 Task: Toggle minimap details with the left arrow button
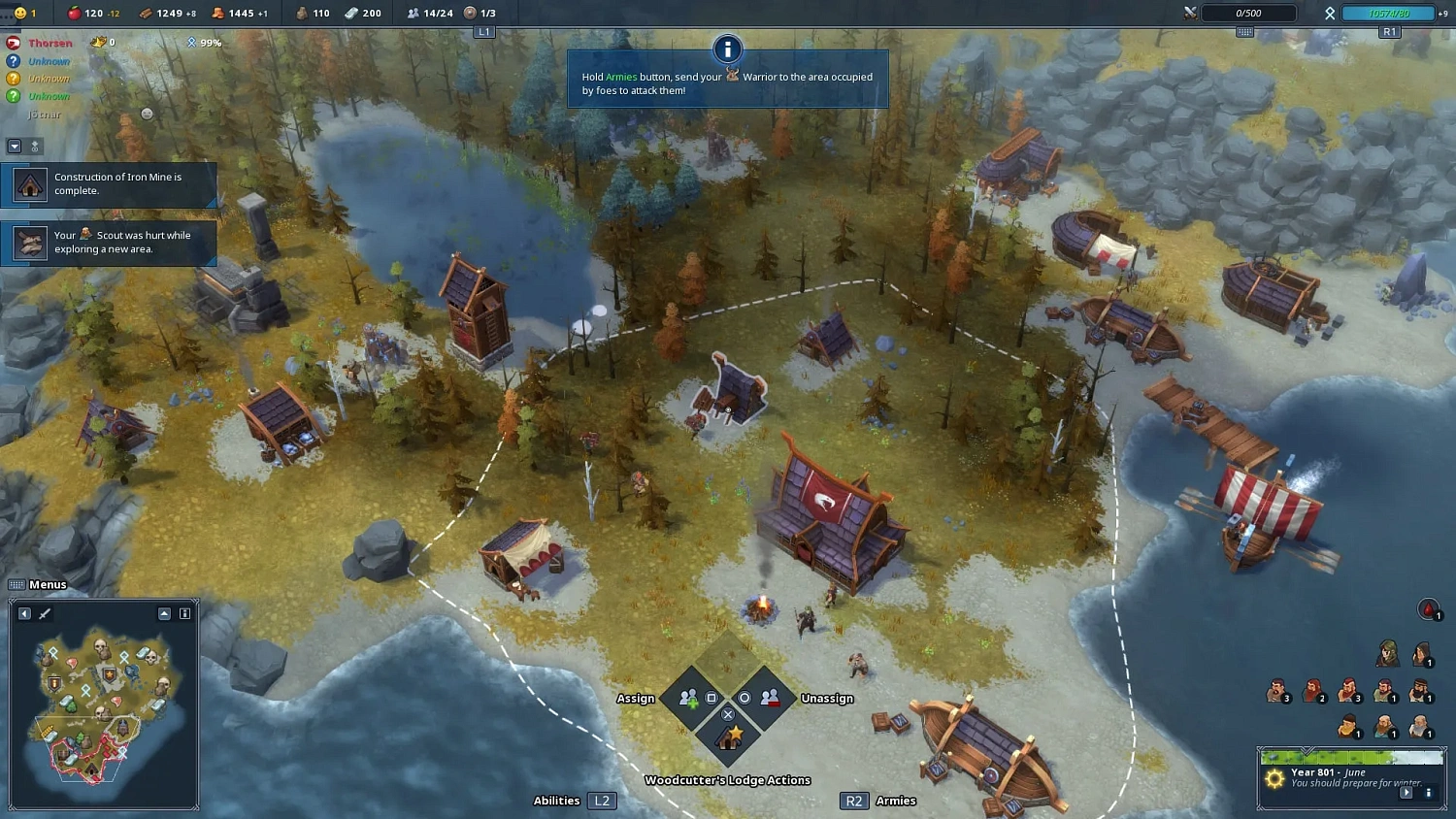[24, 613]
